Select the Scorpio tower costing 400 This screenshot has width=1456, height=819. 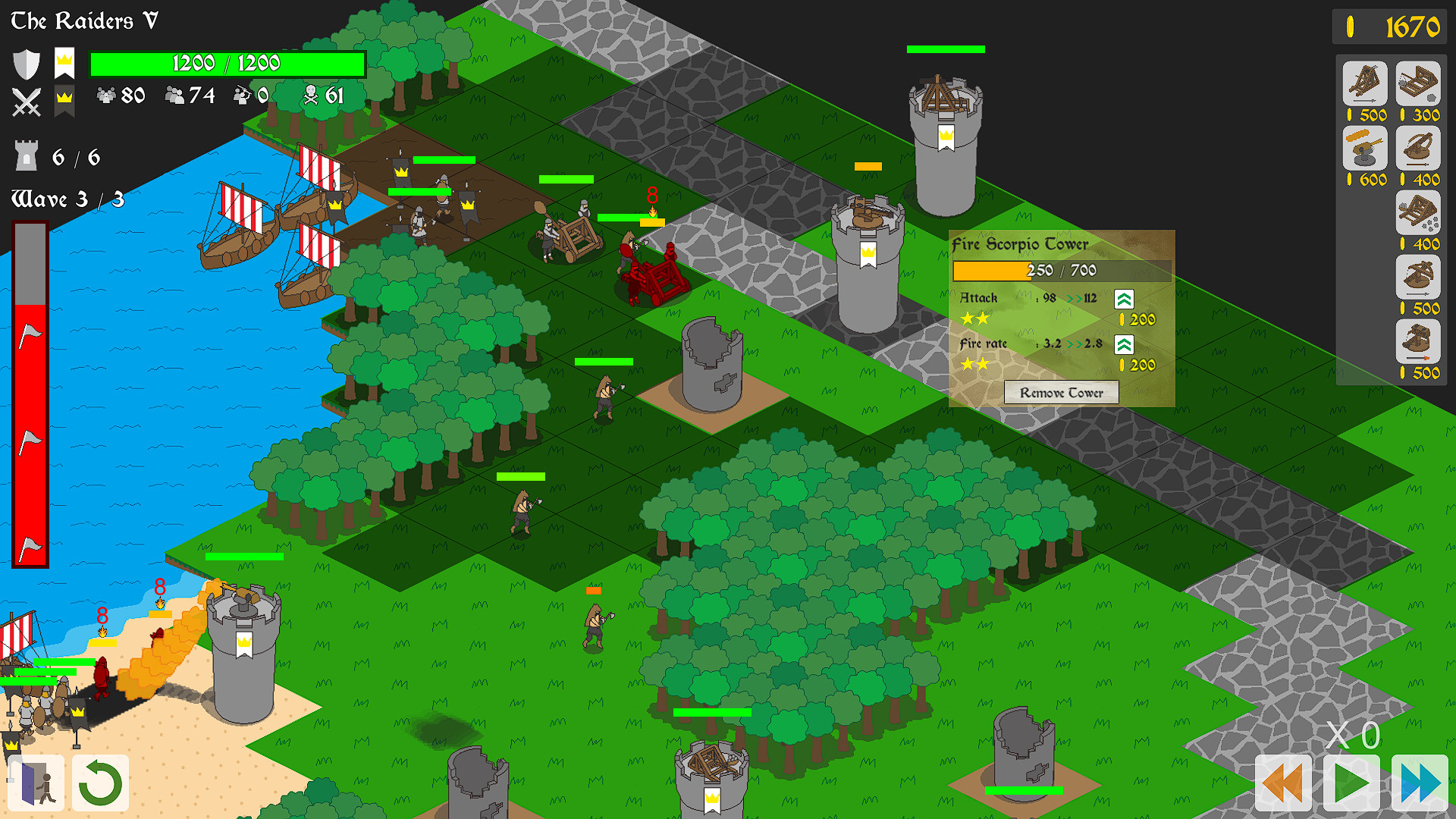point(1417,150)
